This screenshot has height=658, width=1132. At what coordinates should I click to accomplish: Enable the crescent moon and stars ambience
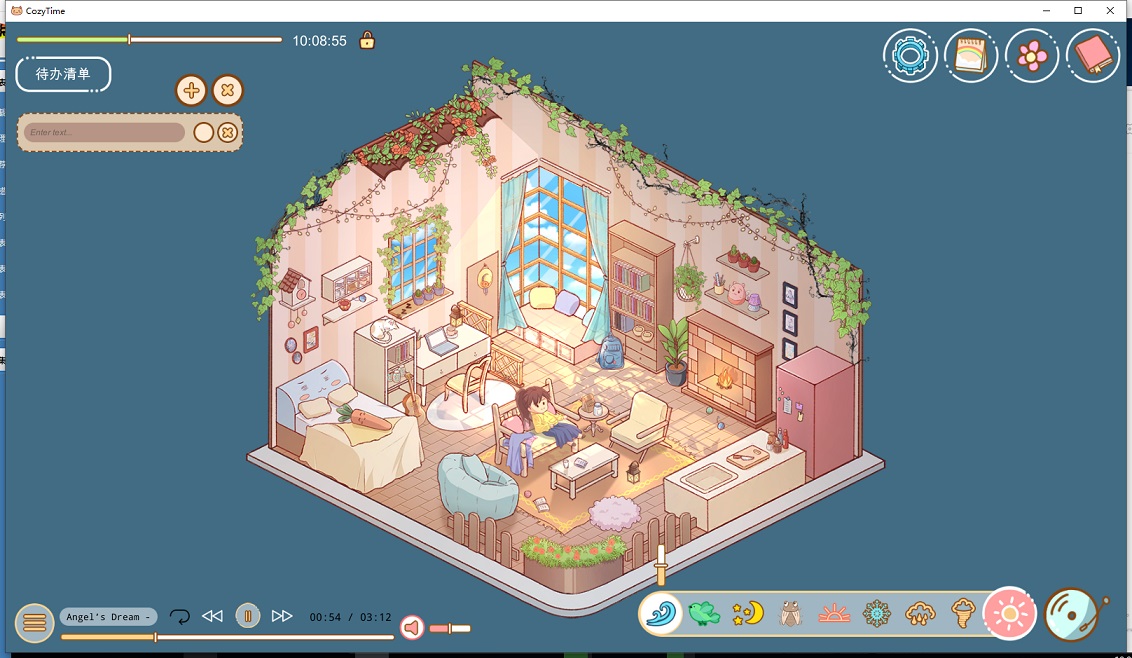[747, 613]
